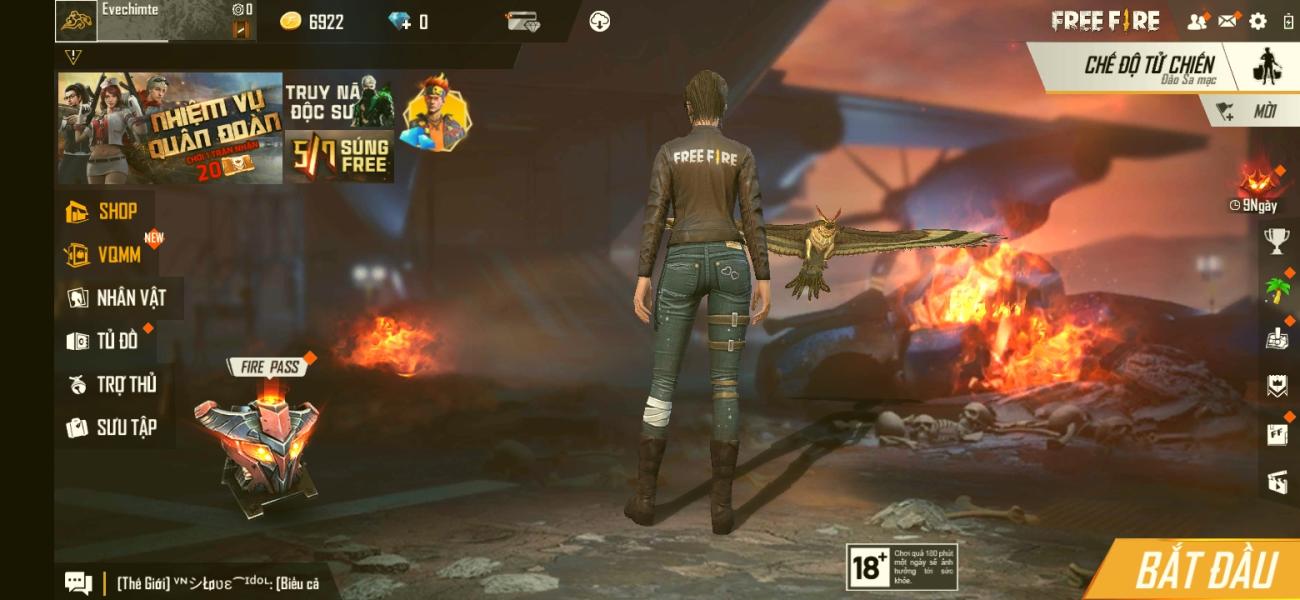Change the CHẾ ĐỘ TỬ CHIẾN game mode
The width and height of the screenshot is (1300, 600).
point(1150,67)
